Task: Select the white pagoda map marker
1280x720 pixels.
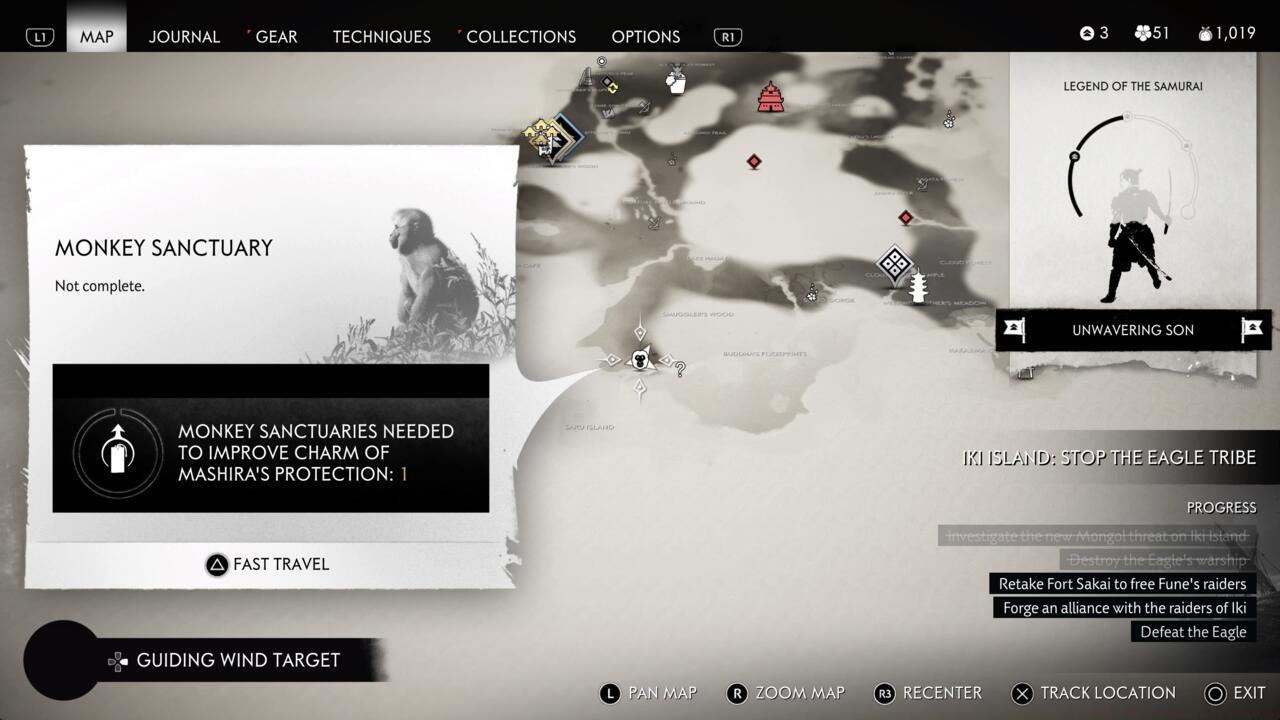Action: click(x=918, y=287)
